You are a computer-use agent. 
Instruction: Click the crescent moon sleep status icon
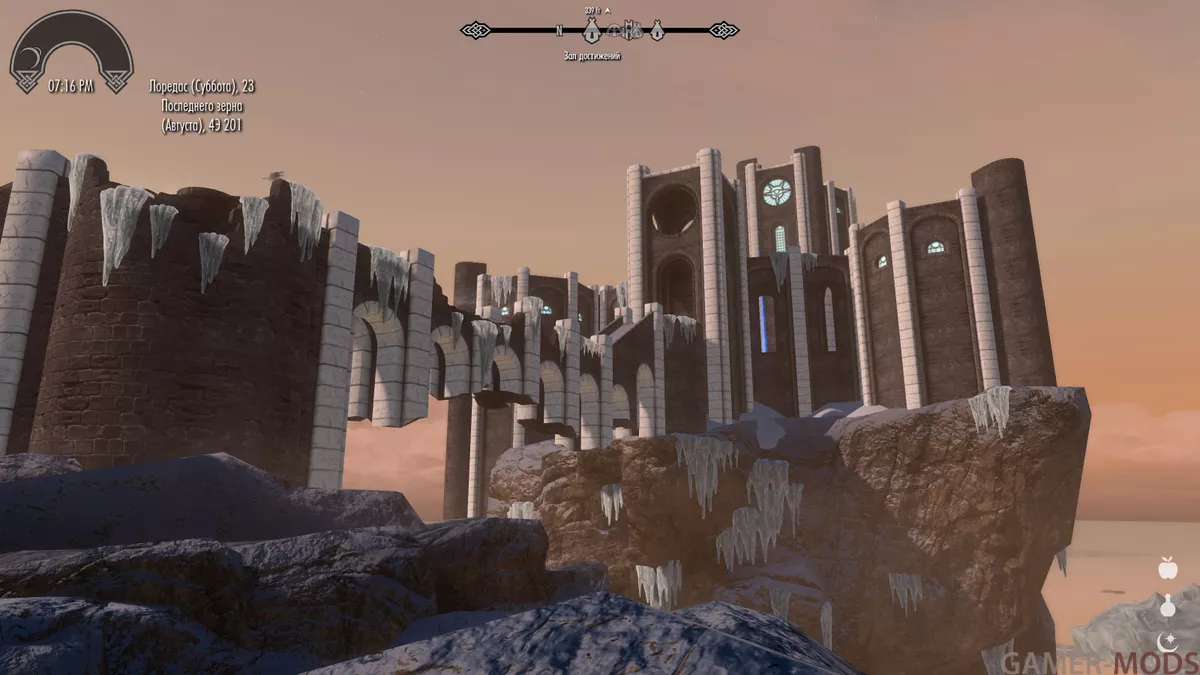point(1167,641)
